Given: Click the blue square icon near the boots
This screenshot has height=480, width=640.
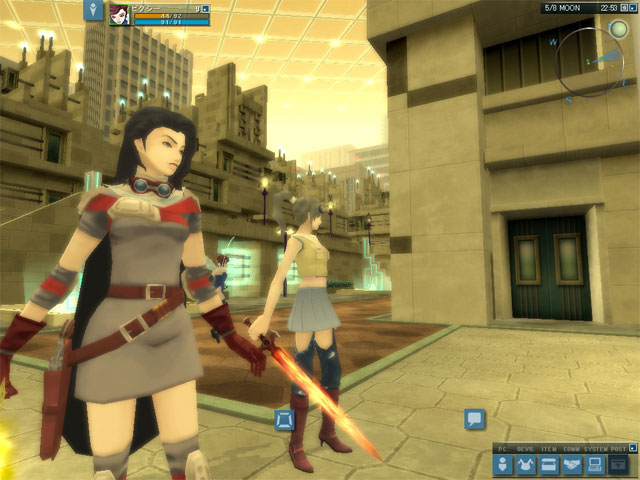Looking at the screenshot, I should [284, 420].
